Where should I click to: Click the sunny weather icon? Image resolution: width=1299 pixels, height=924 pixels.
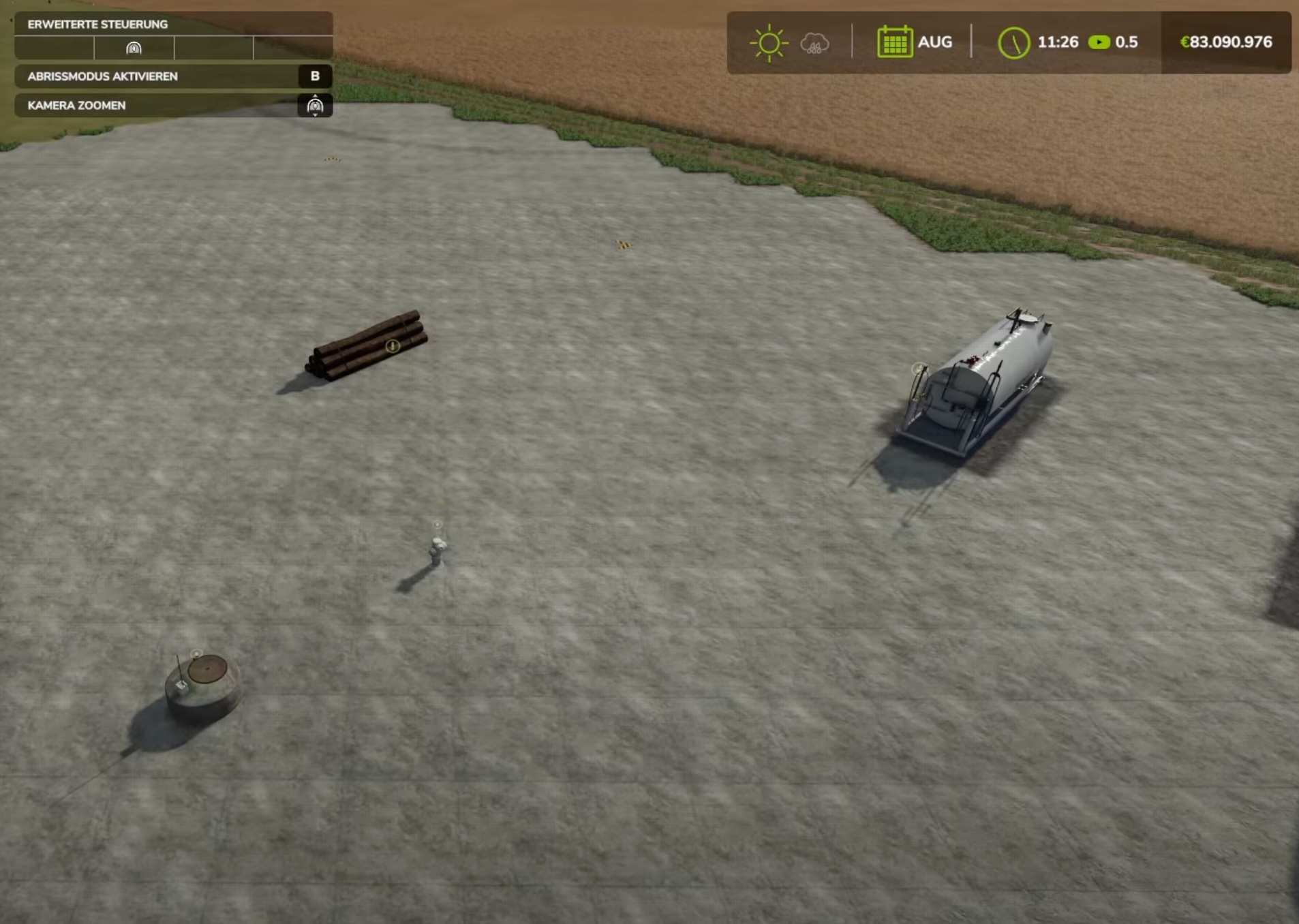[769, 43]
